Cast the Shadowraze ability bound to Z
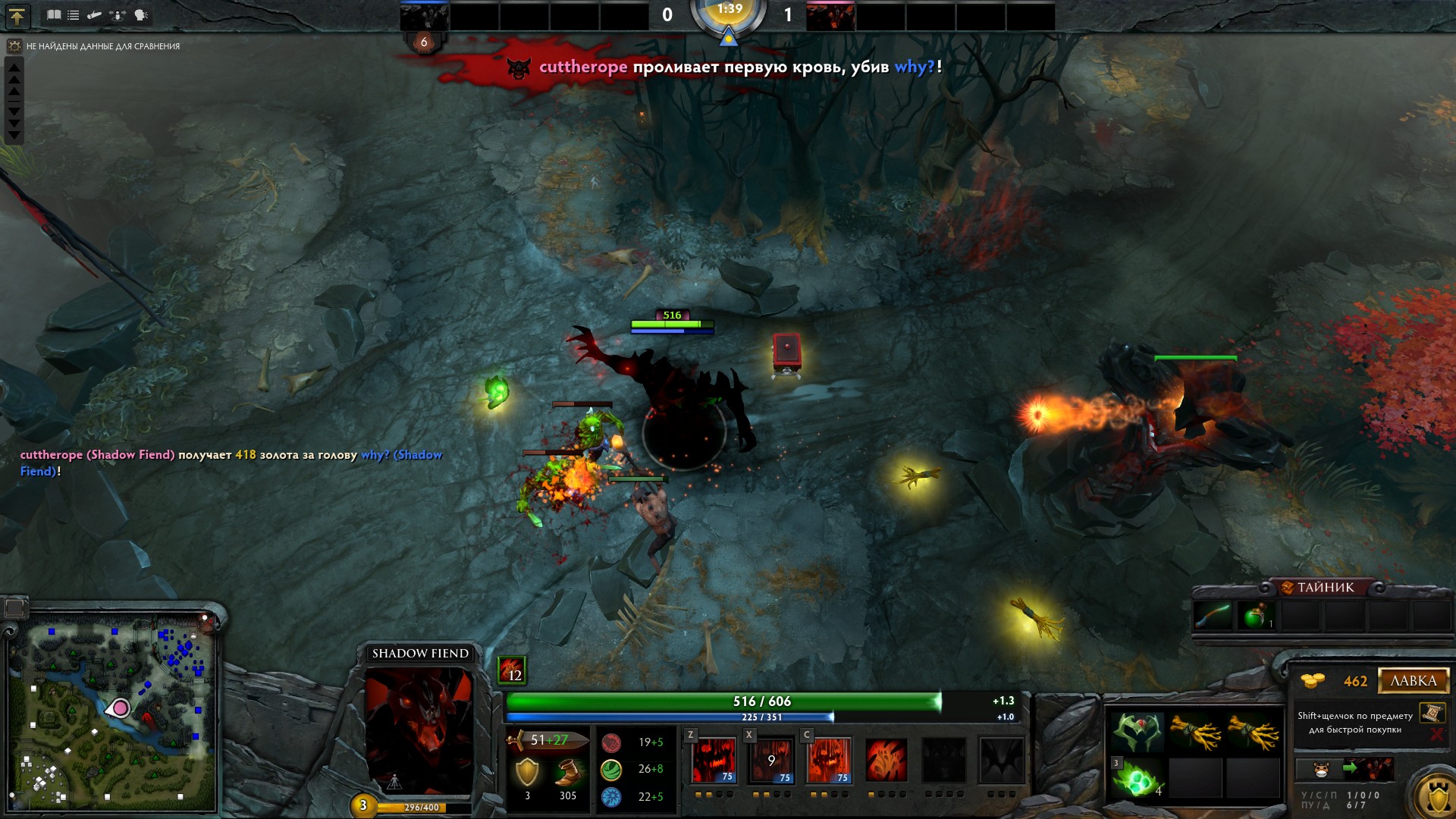 click(714, 760)
